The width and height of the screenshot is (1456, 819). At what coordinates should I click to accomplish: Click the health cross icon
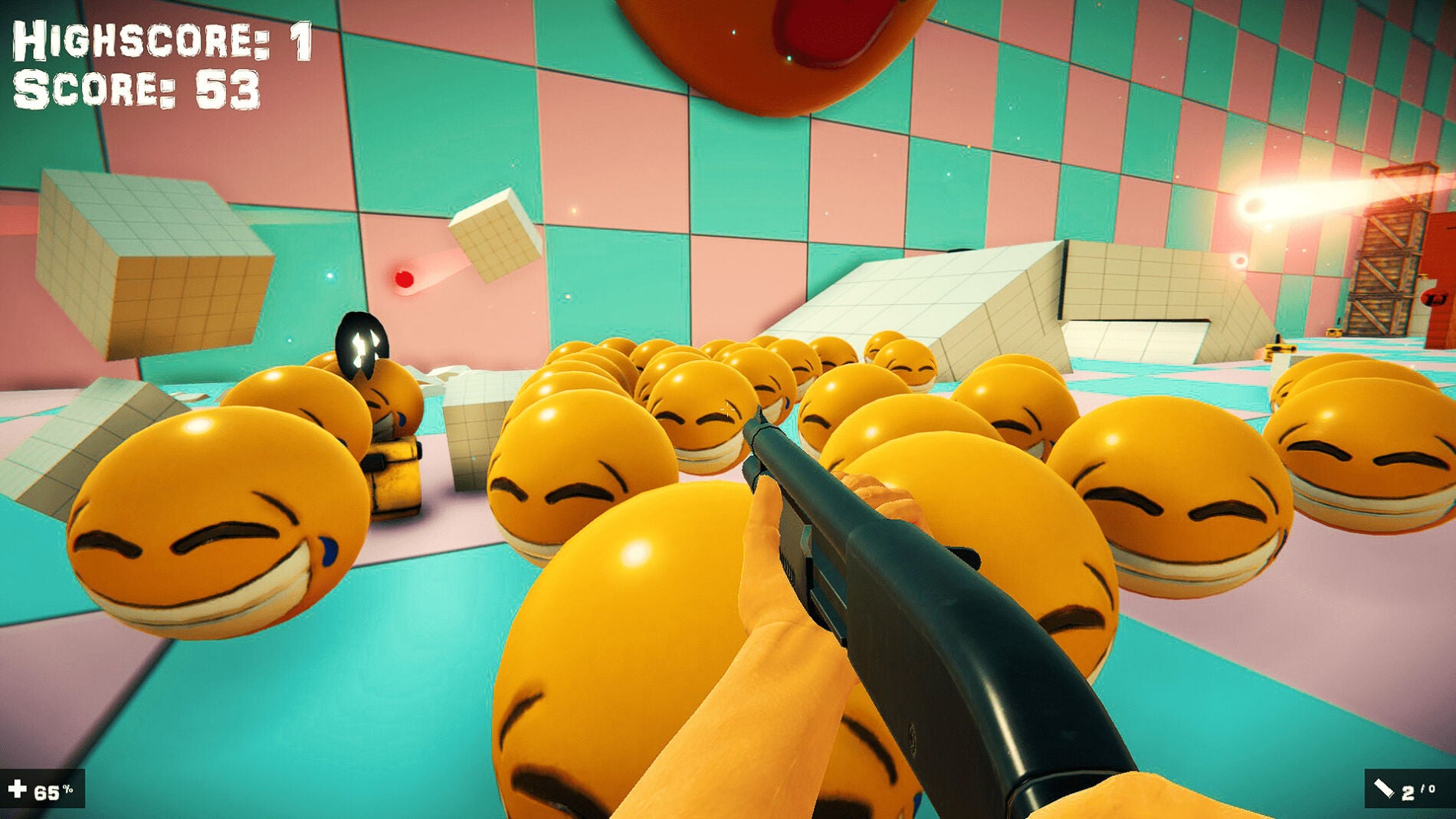pos(17,789)
